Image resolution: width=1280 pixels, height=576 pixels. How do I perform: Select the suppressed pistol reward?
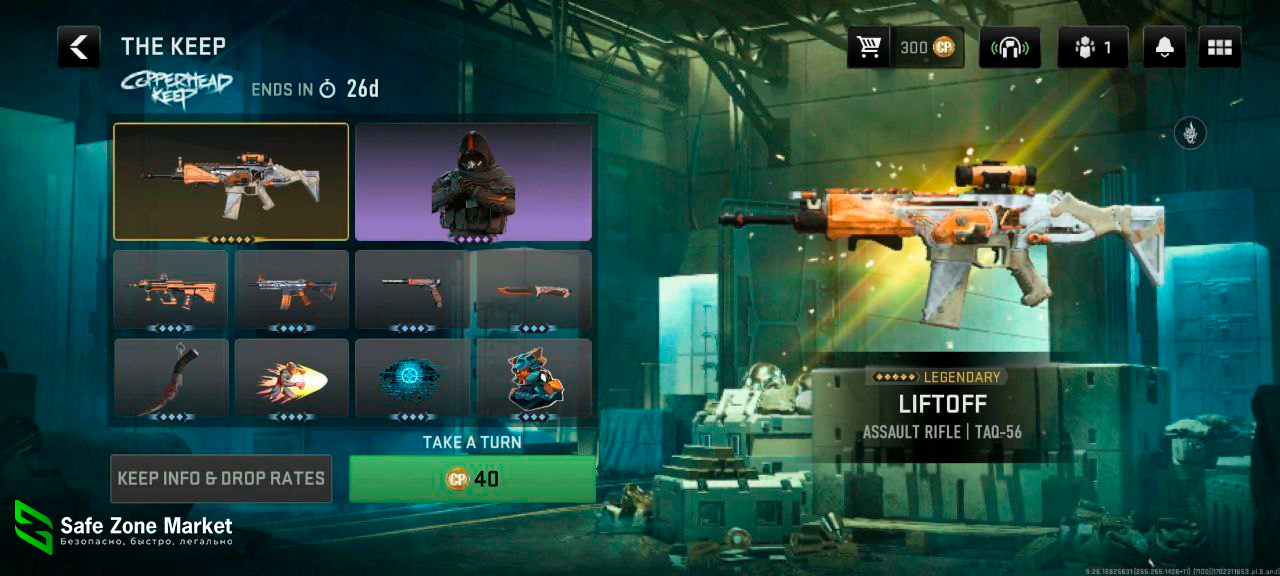[x=412, y=289]
